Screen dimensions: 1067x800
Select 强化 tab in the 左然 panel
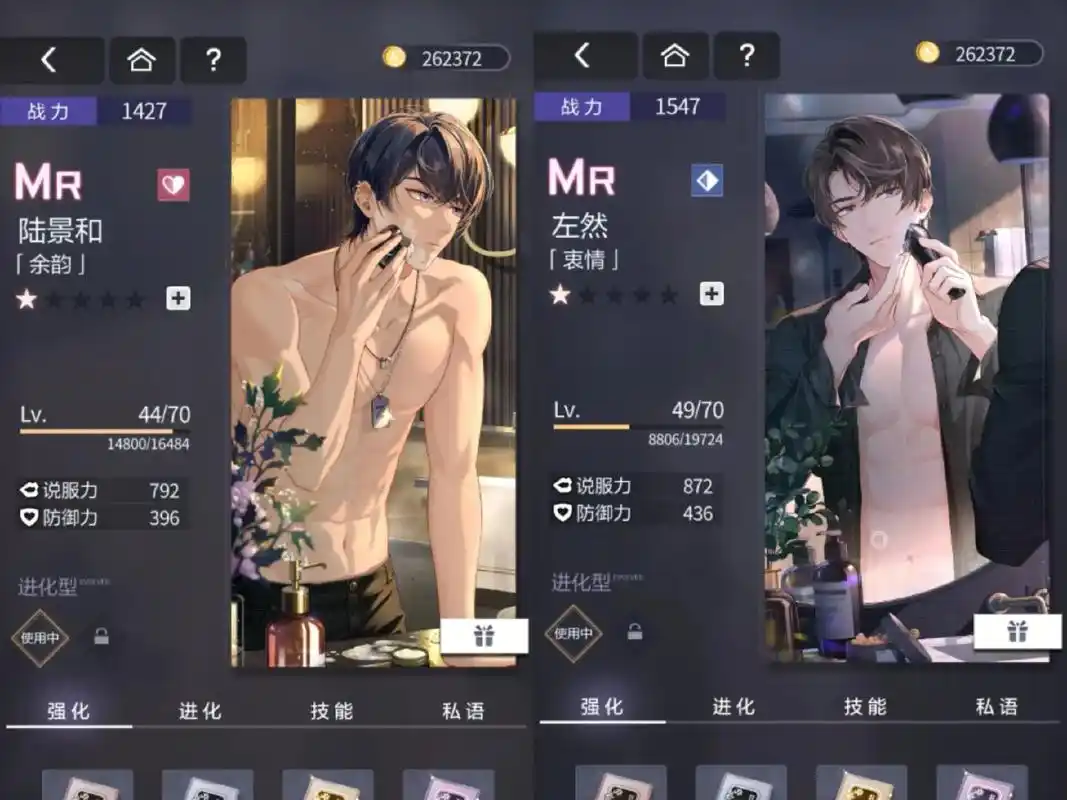click(602, 707)
